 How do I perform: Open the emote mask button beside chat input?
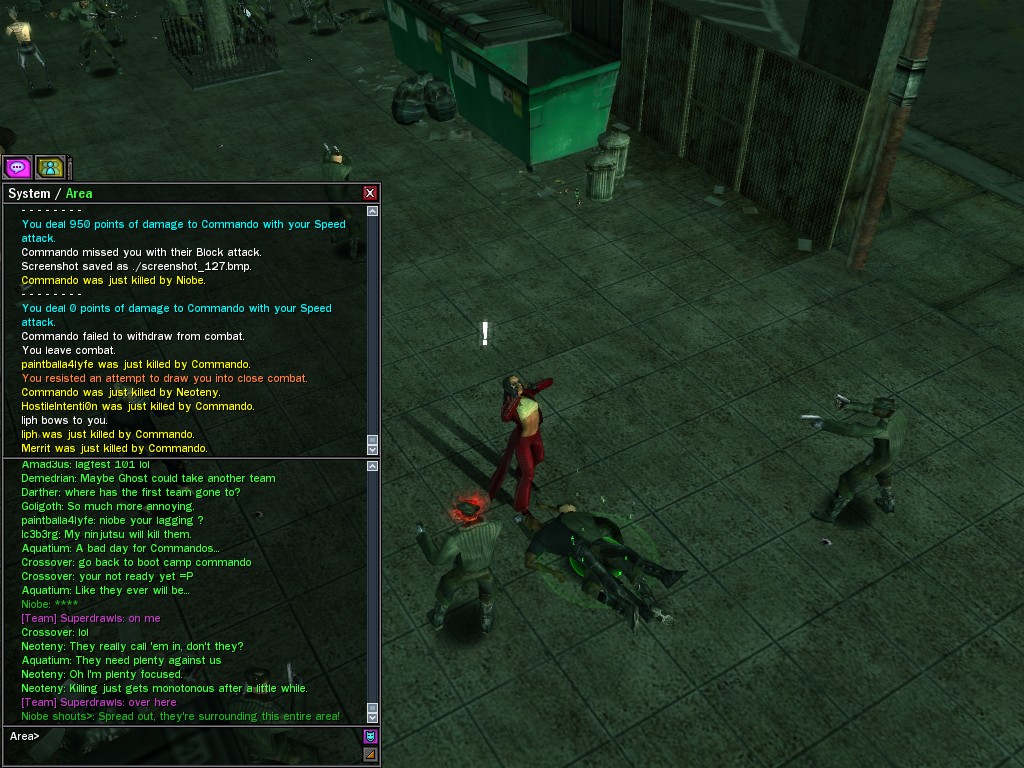point(370,737)
